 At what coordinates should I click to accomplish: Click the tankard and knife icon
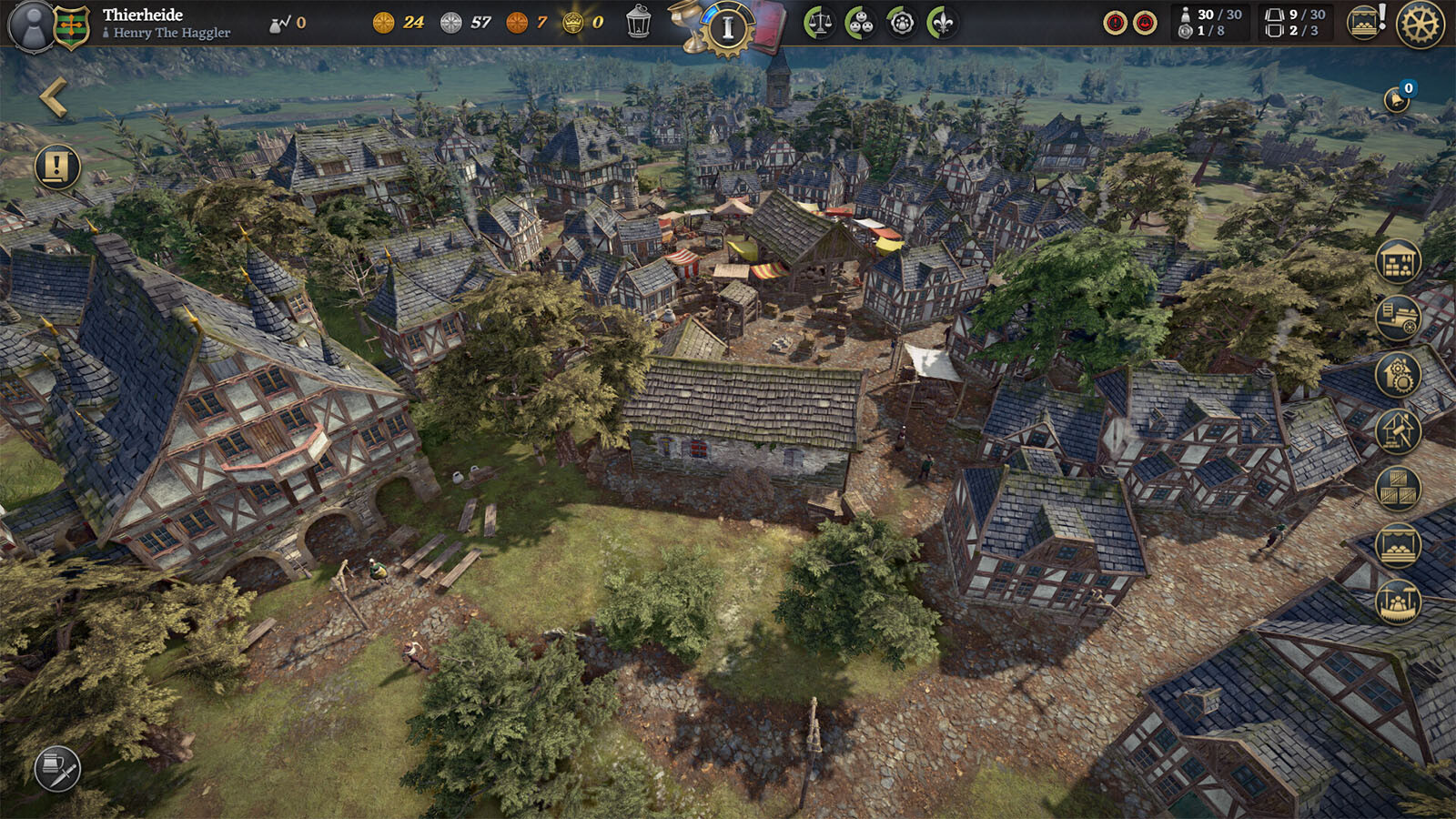coord(57,769)
